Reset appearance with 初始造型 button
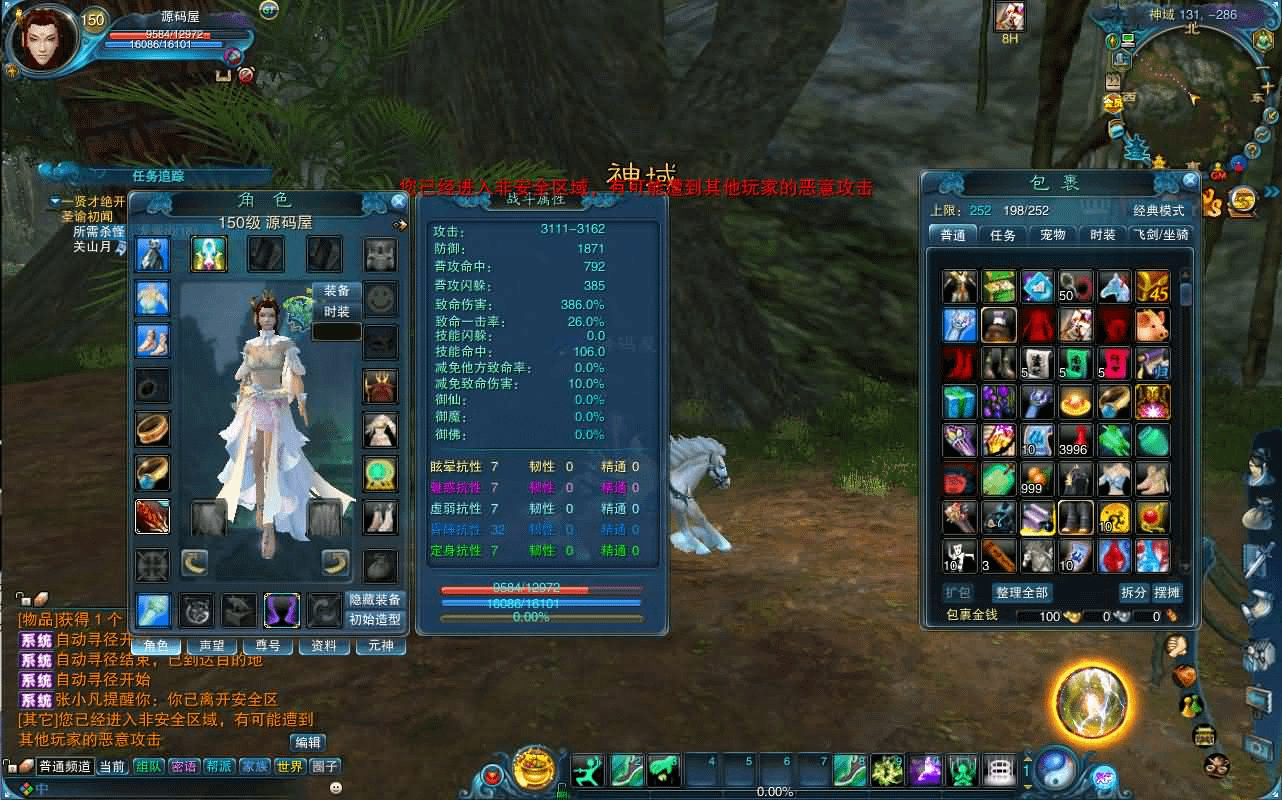This screenshot has width=1282, height=800. 375,619
